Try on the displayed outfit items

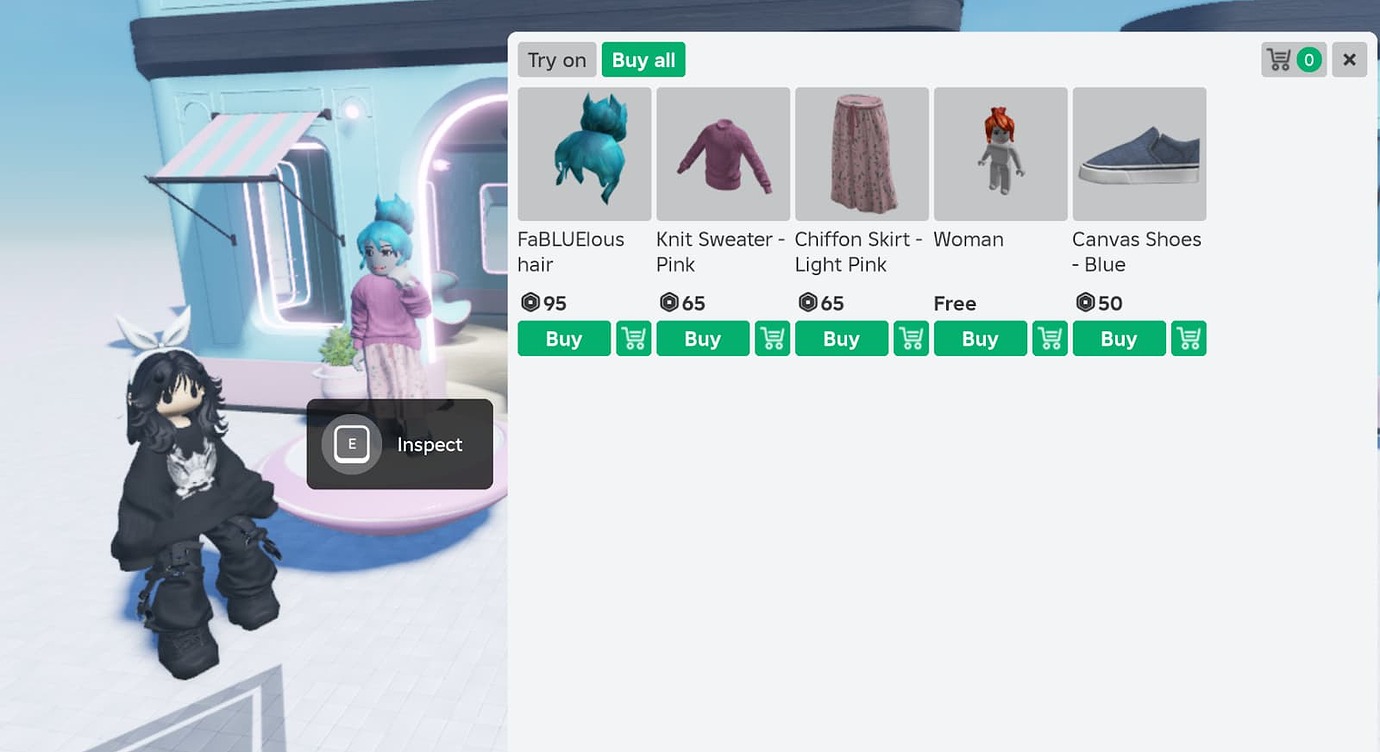tap(556, 59)
